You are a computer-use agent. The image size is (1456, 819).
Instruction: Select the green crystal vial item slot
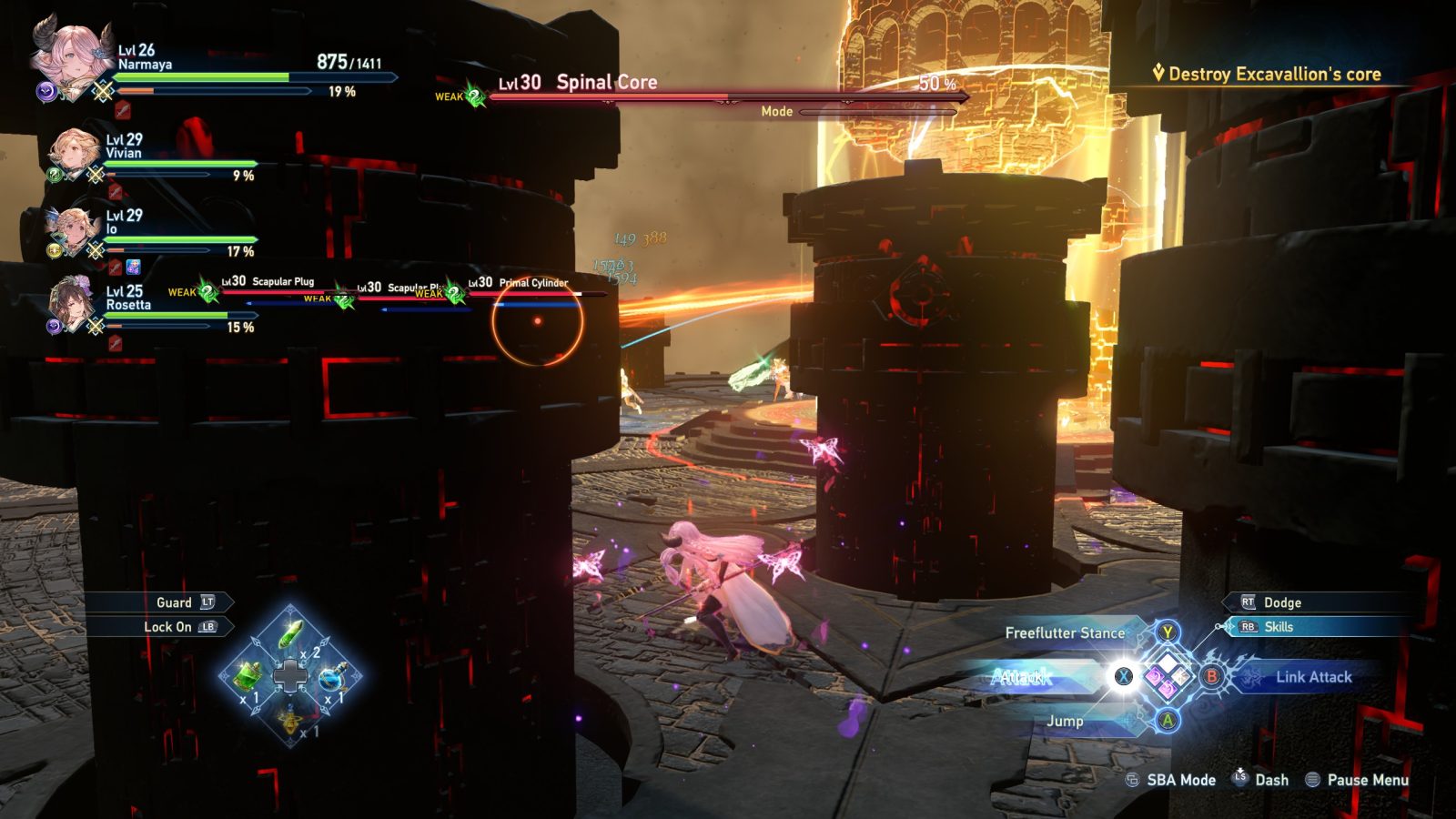click(x=290, y=634)
